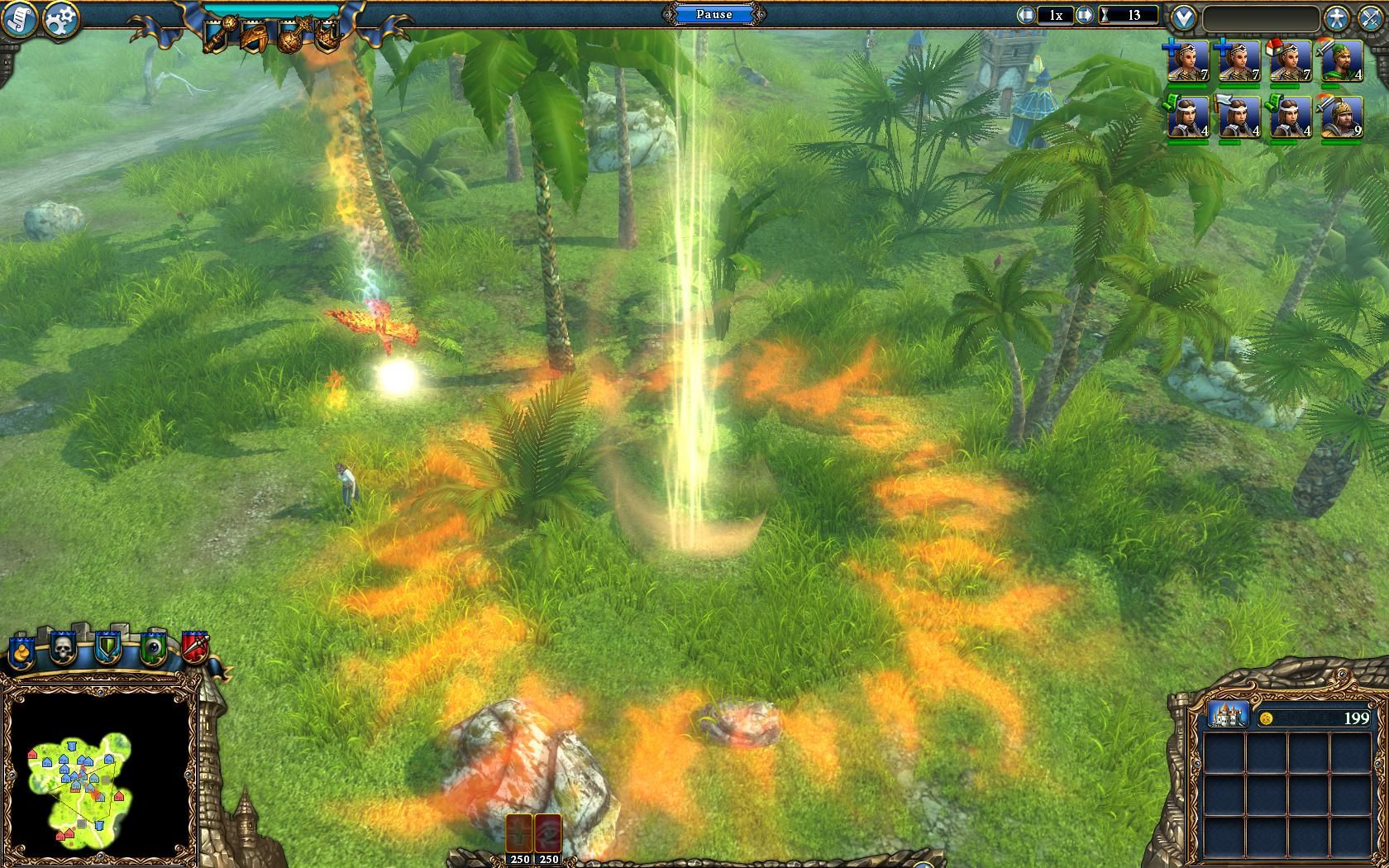Image resolution: width=1389 pixels, height=868 pixels.
Task: Collapse hero list with the down-chevron button
Action: (x=1184, y=17)
